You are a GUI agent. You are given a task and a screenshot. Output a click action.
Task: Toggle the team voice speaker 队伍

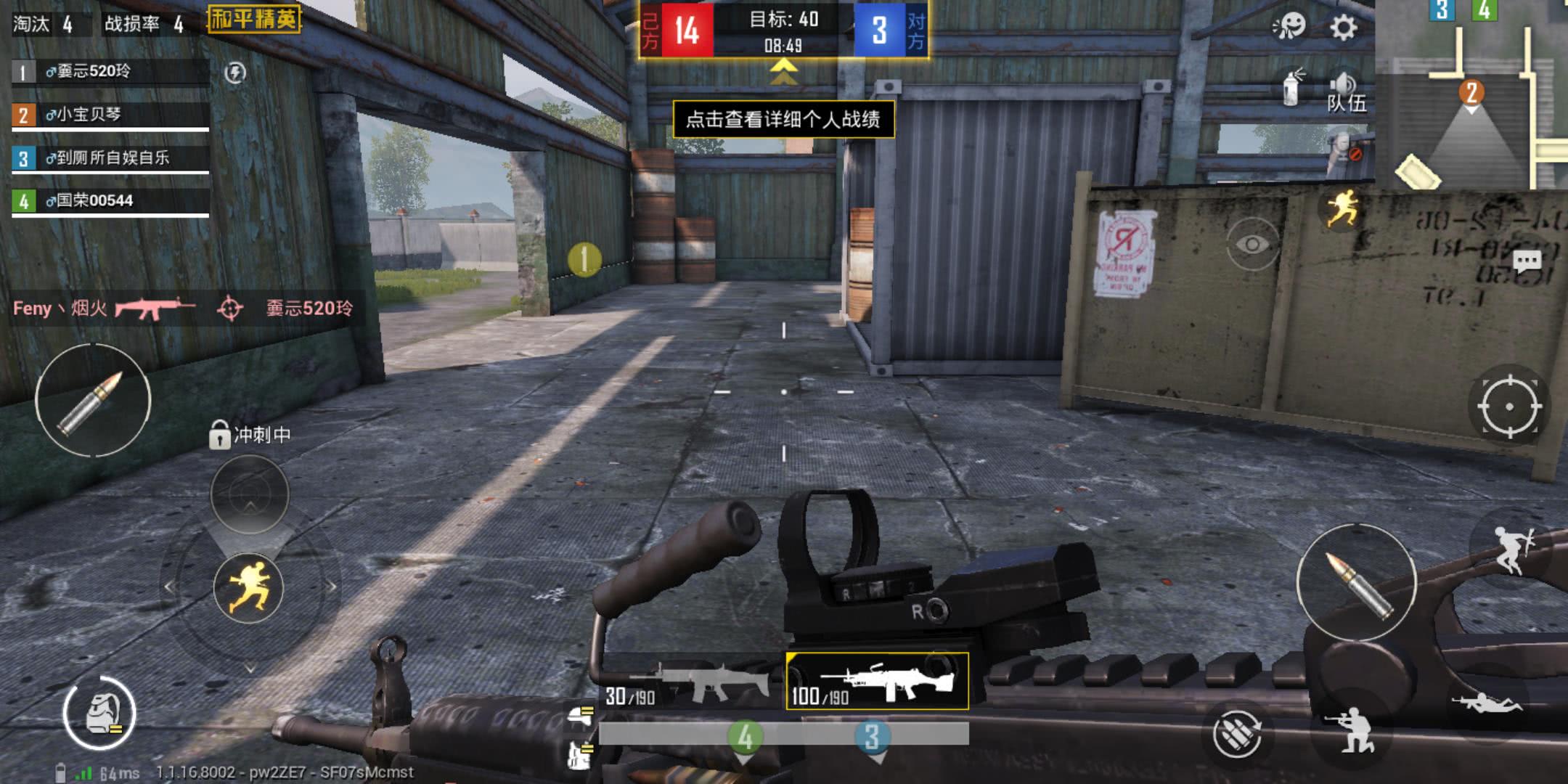(1345, 93)
